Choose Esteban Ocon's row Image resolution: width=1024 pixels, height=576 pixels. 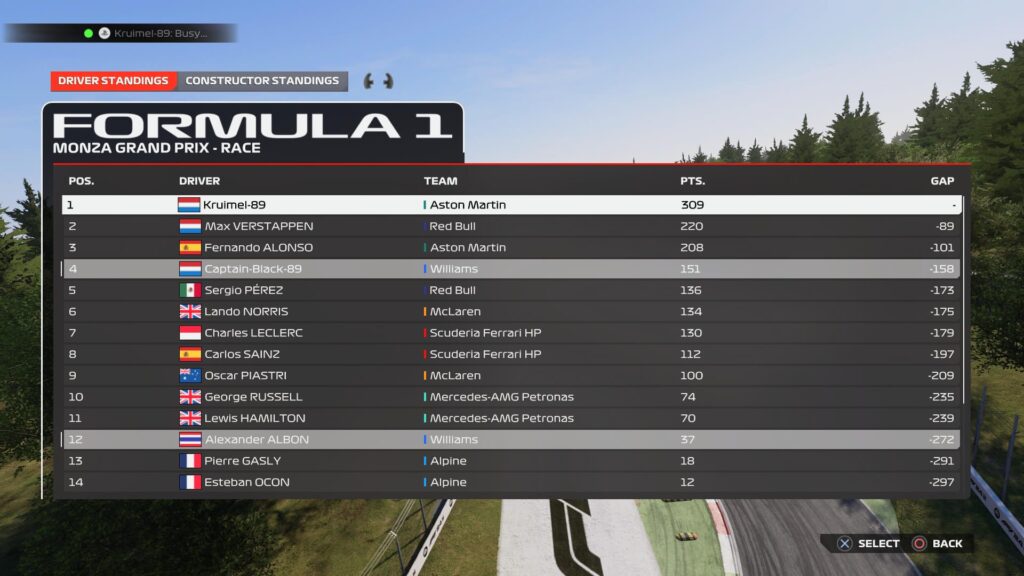coord(510,482)
